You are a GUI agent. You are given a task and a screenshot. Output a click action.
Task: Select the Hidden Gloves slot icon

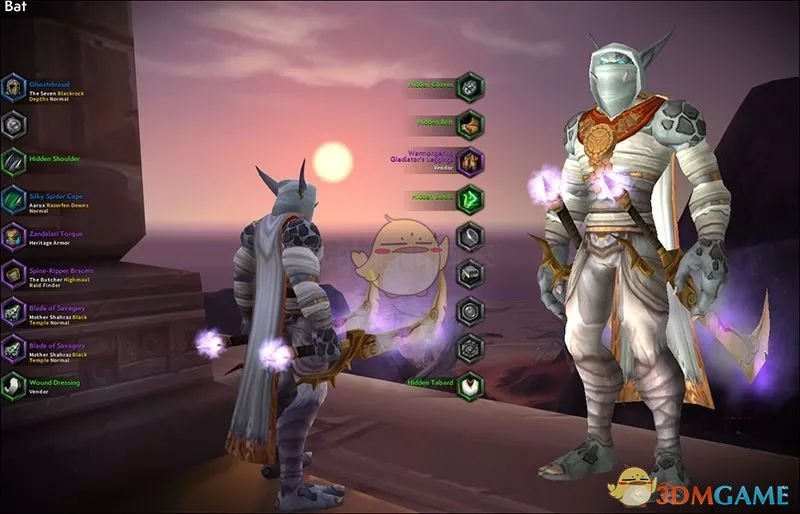470,86
